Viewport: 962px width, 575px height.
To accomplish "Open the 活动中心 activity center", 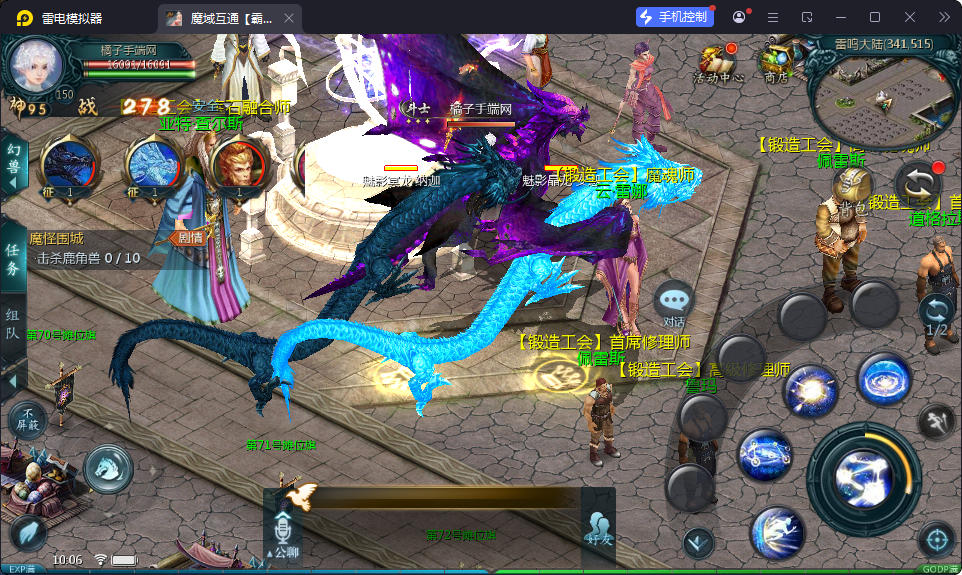I will (x=717, y=62).
